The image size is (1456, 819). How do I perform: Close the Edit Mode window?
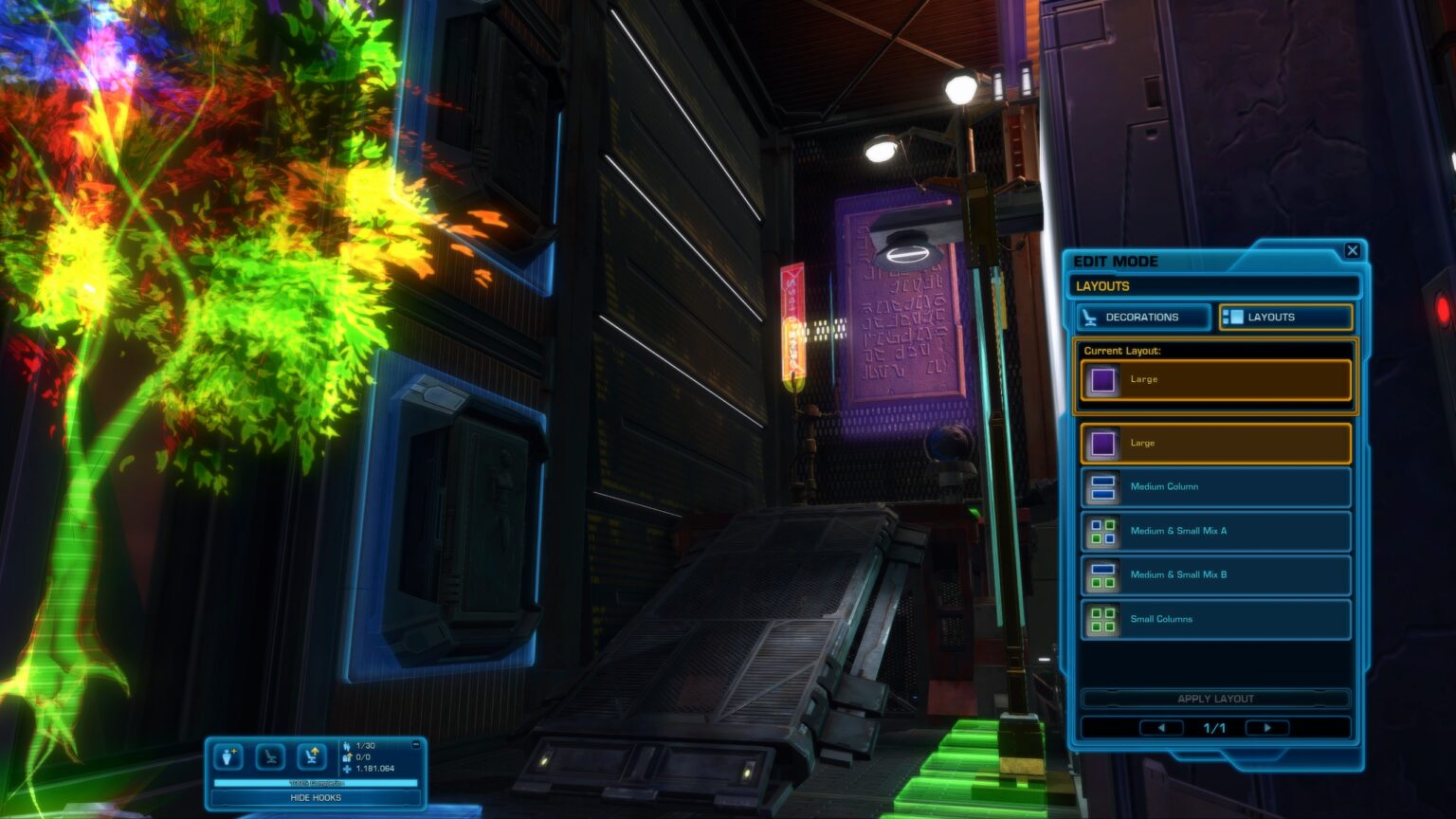pos(1353,250)
